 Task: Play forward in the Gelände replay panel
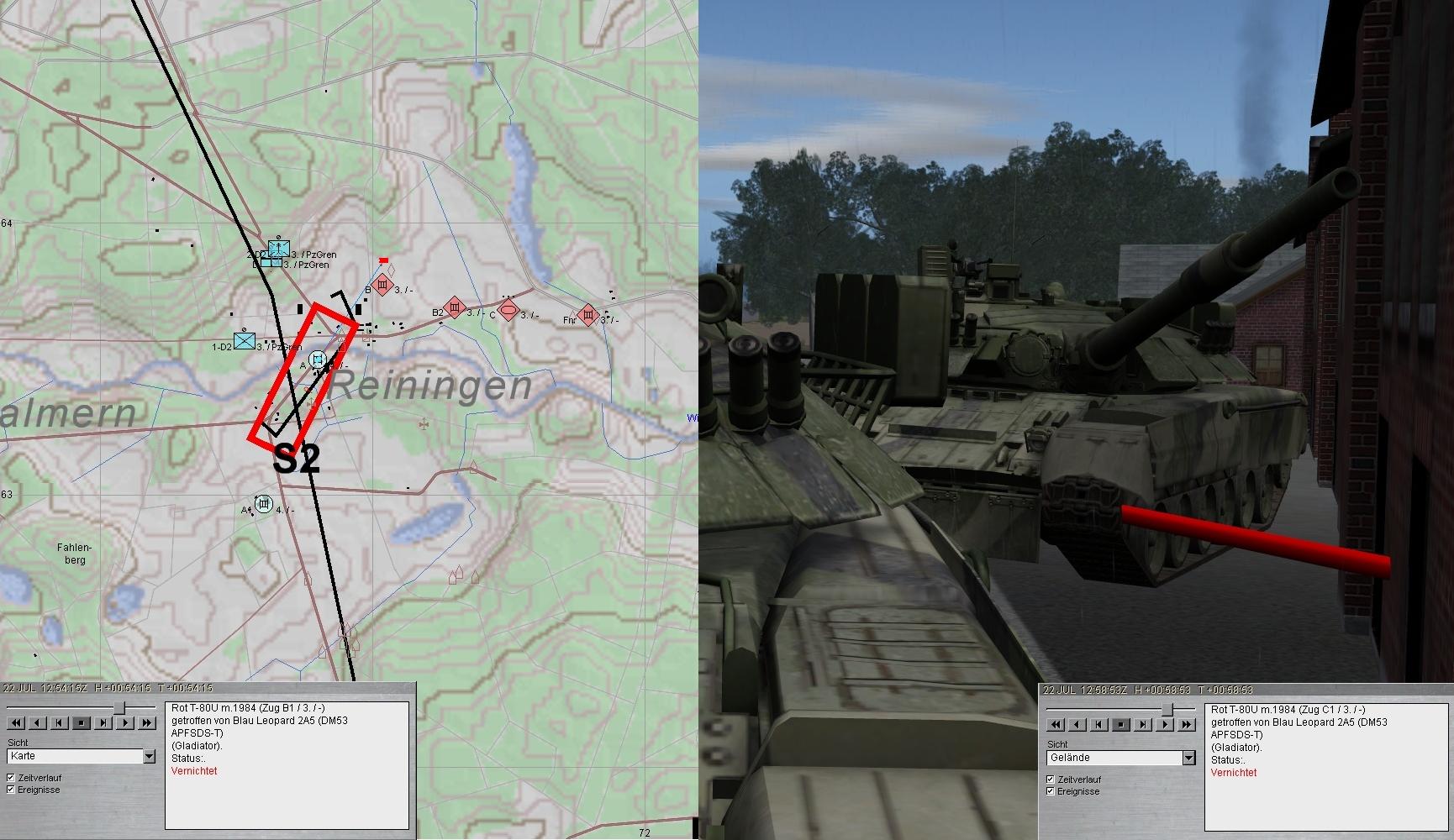click(x=1165, y=724)
